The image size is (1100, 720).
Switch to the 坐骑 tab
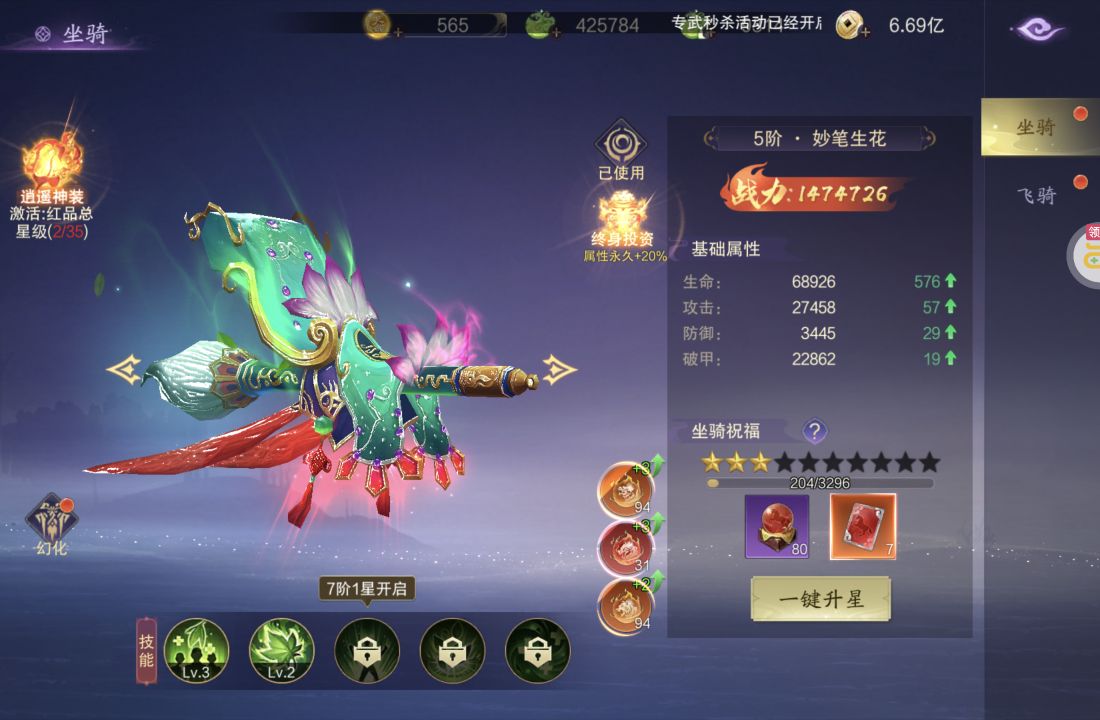pyautogui.click(x=1036, y=128)
